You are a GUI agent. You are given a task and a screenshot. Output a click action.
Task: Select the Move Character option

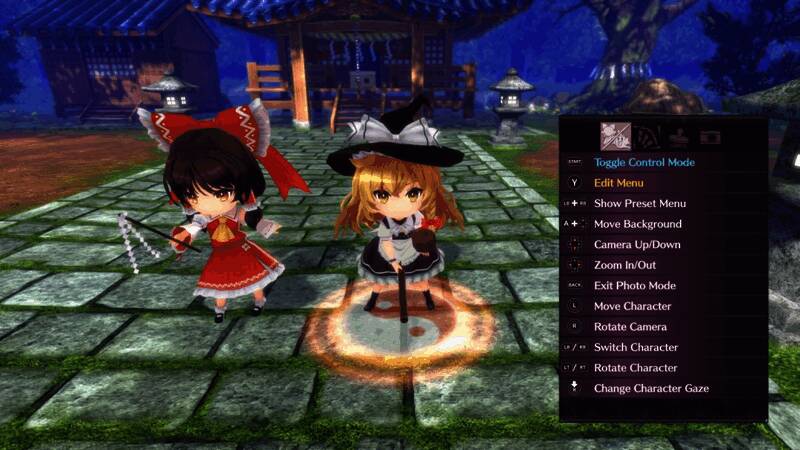633,306
